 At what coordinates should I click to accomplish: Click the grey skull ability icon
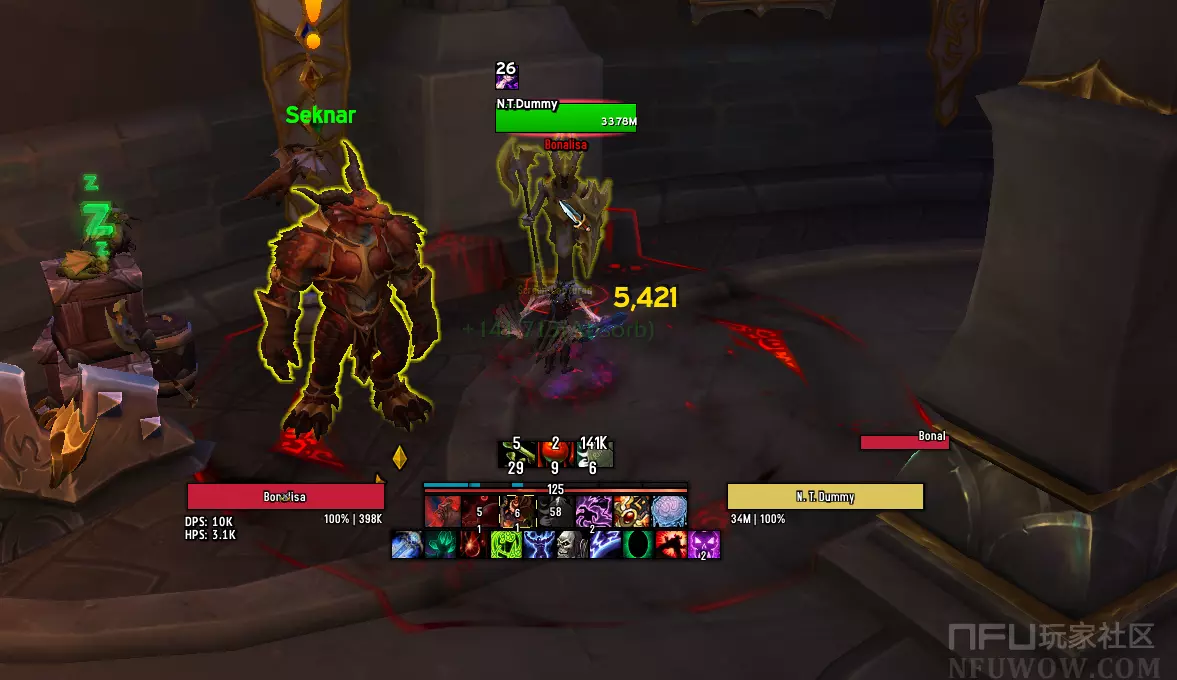(x=571, y=545)
